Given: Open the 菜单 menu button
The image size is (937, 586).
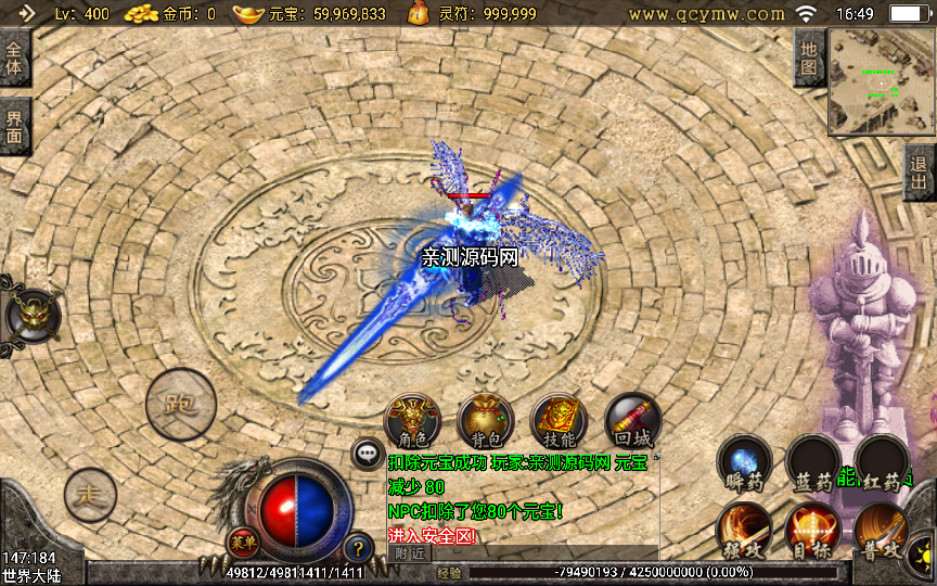Looking at the screenshot, I should tap(240, 541).
